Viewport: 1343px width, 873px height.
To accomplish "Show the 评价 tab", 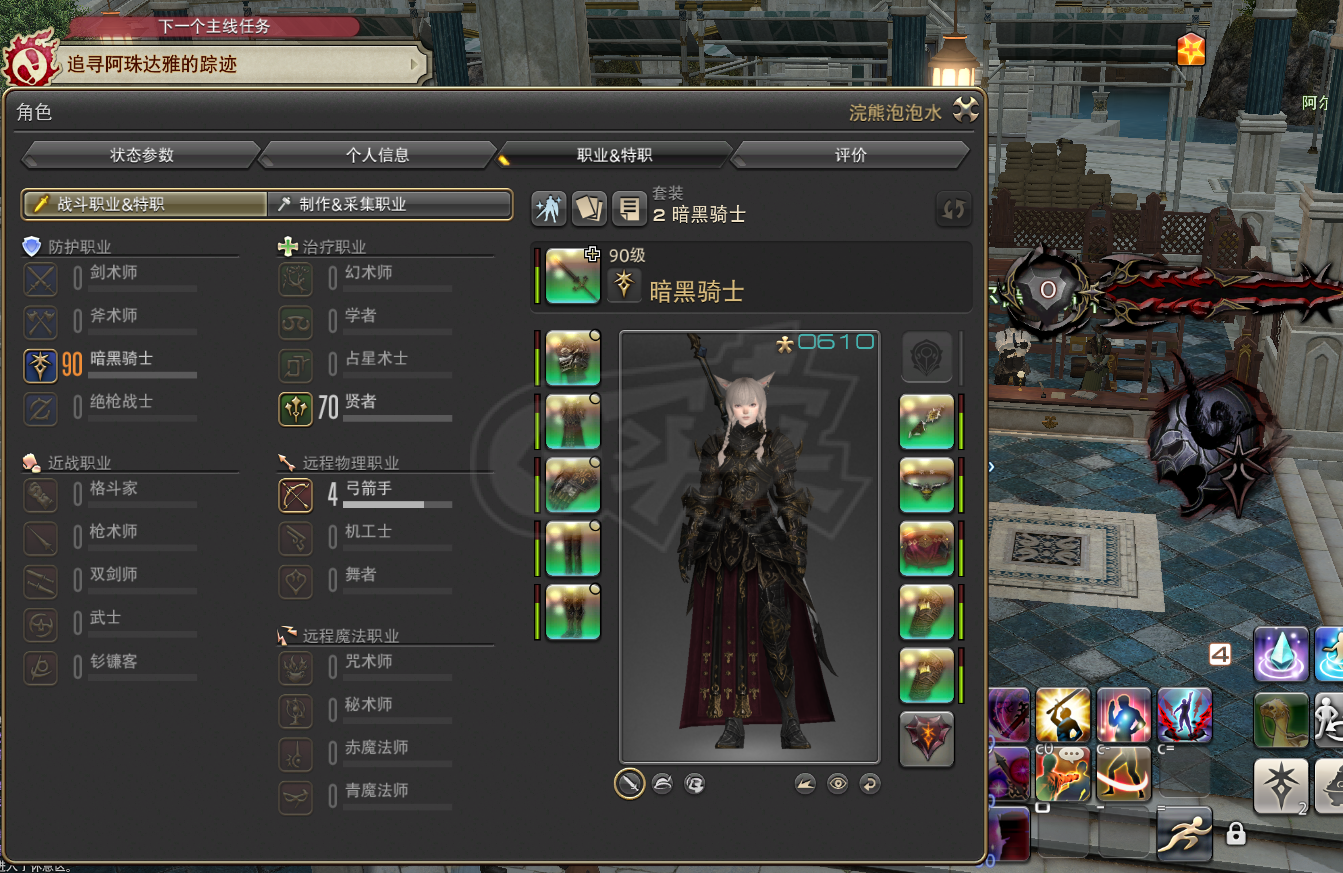I will [850, 155].
